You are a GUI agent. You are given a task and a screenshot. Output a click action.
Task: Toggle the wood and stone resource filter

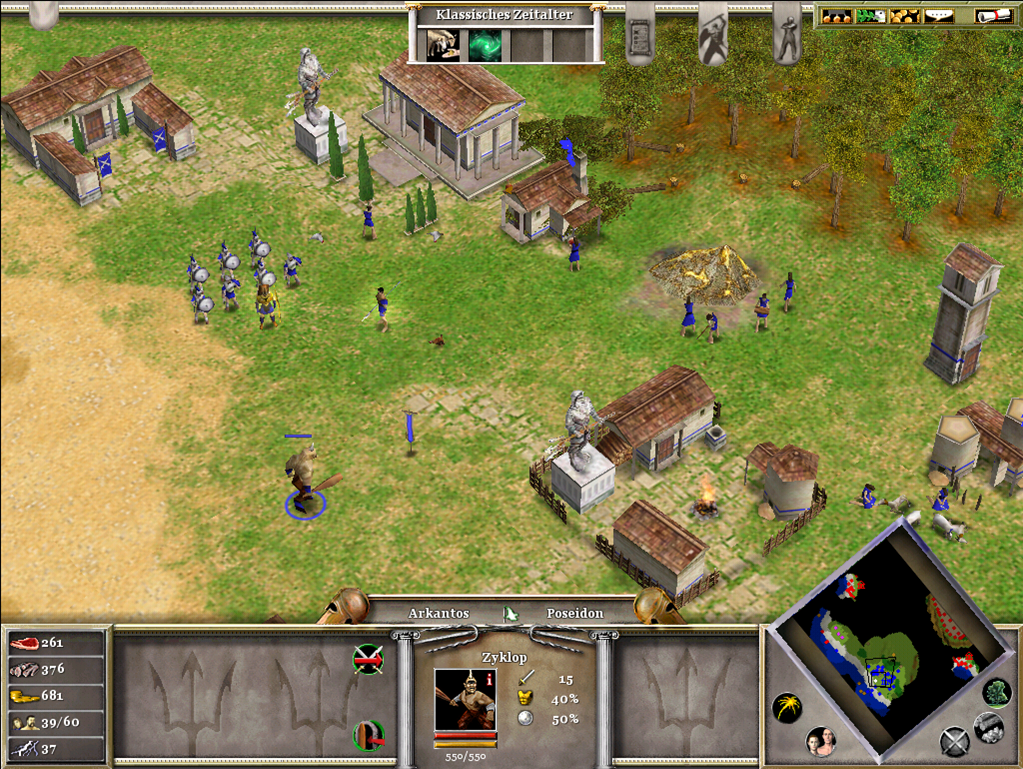click(x=989, y=726)
